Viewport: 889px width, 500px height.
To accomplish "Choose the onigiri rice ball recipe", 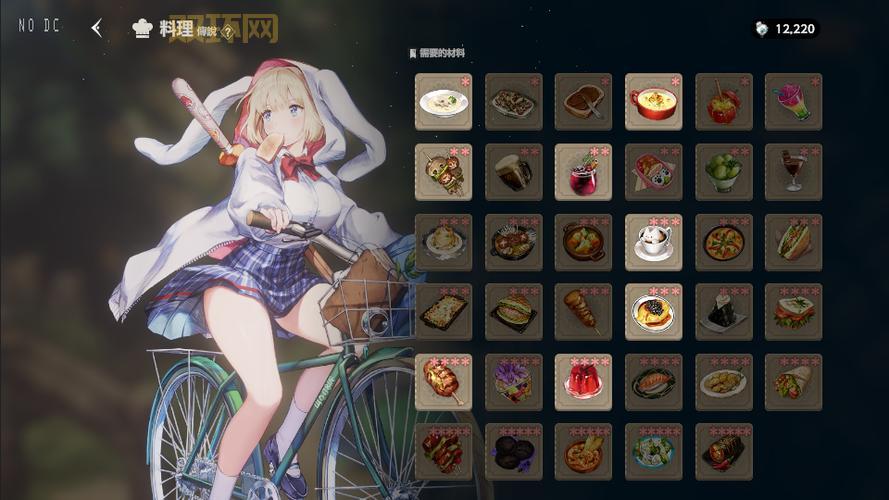I will pos(723,312).
